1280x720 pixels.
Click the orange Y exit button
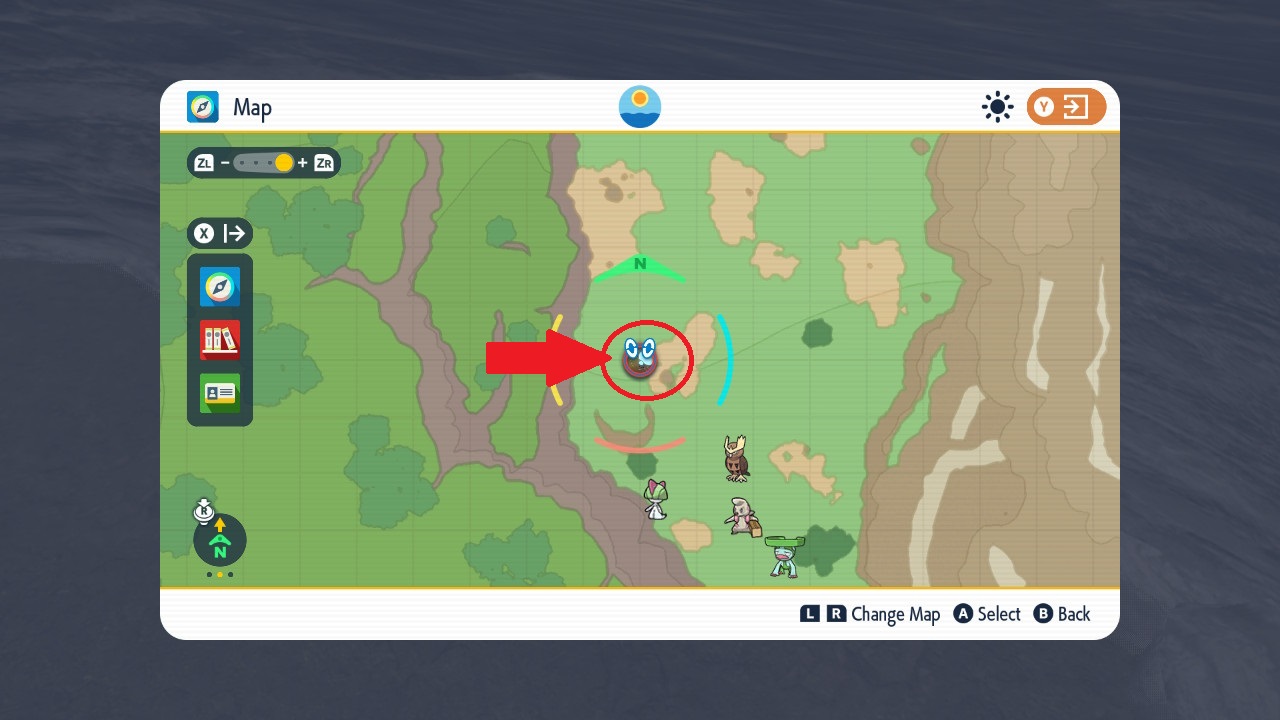(1066, 107)
